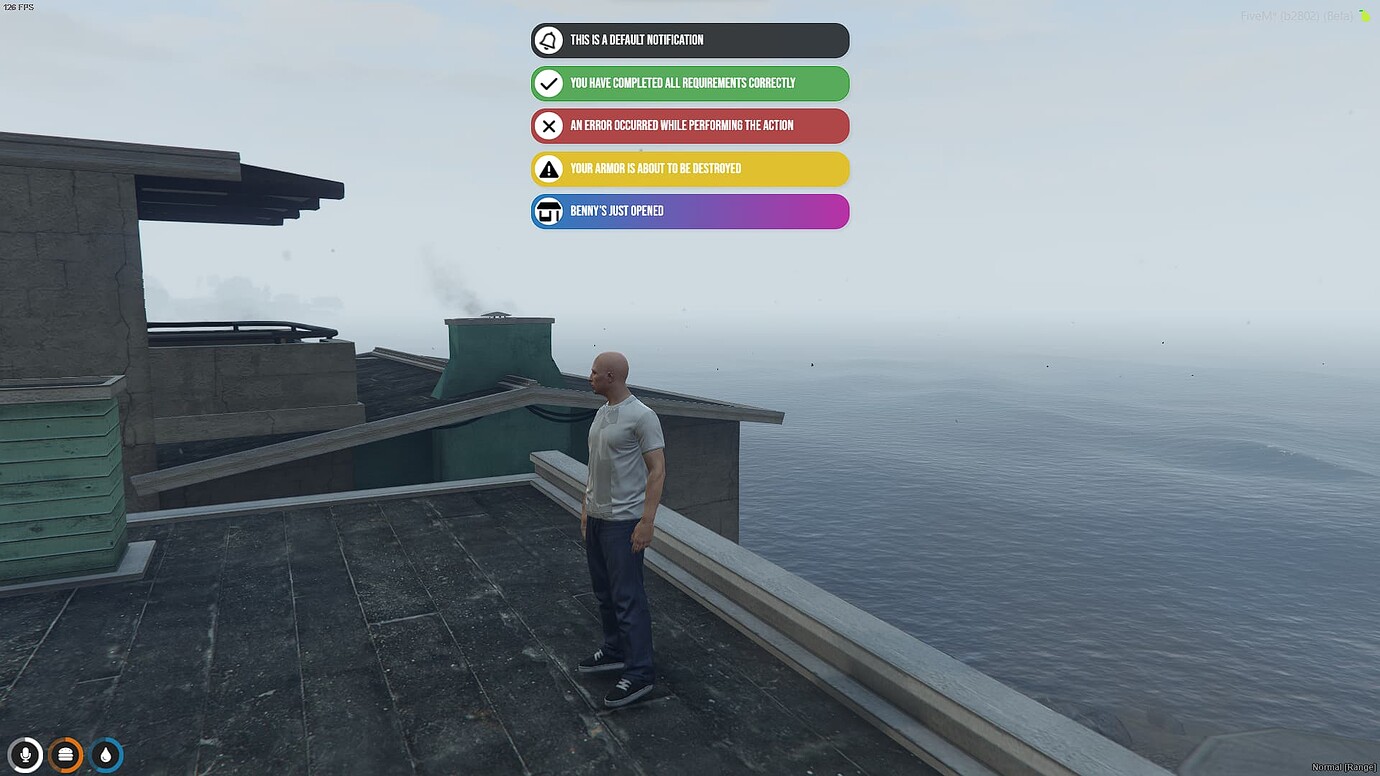Select the shop icon on the Benny's notification
The height and width of the screenshot is (776, 1380).
point(548,211)
